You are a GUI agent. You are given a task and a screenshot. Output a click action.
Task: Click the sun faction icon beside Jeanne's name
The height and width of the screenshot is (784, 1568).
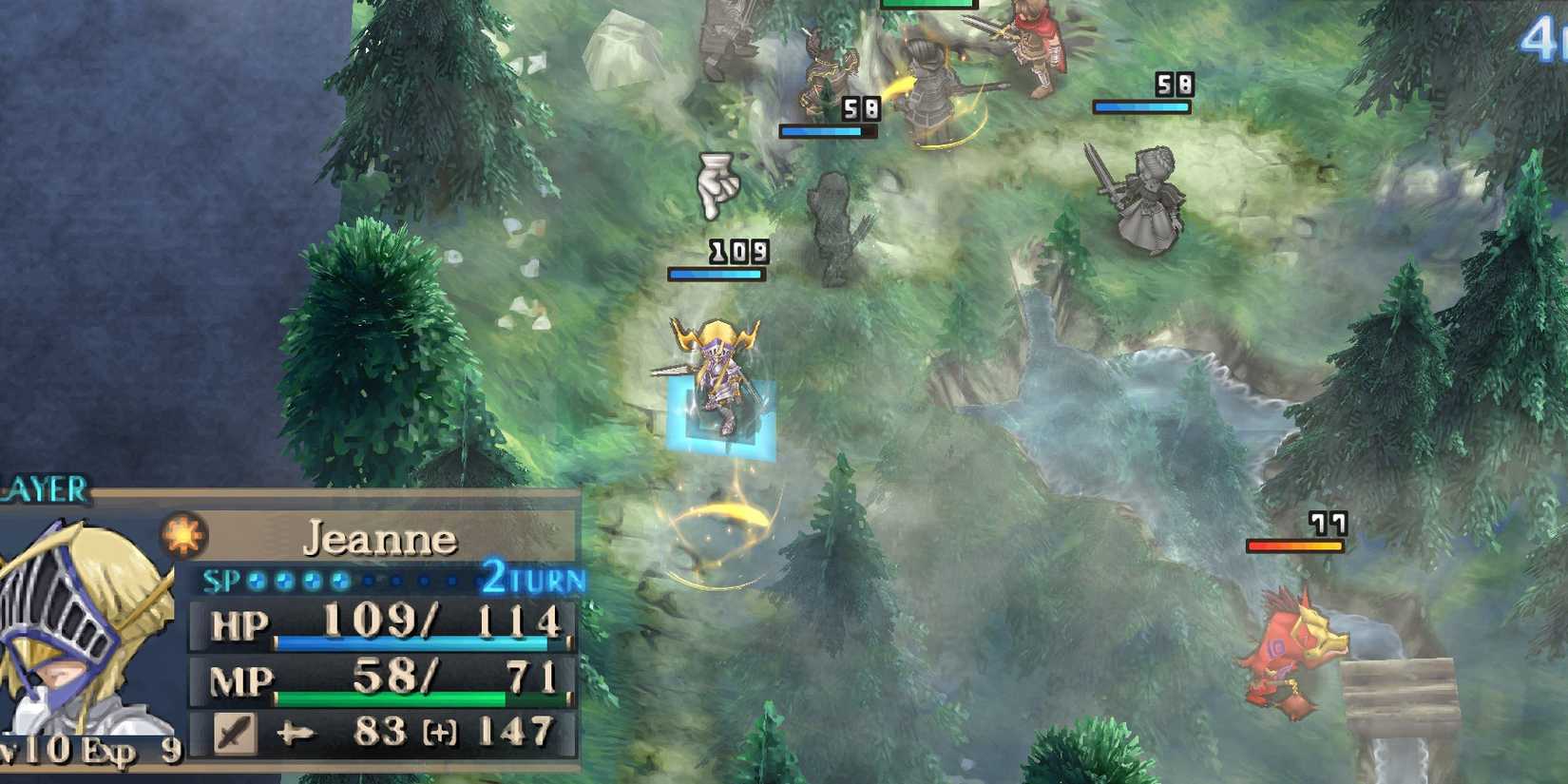[x=183, y=535]
